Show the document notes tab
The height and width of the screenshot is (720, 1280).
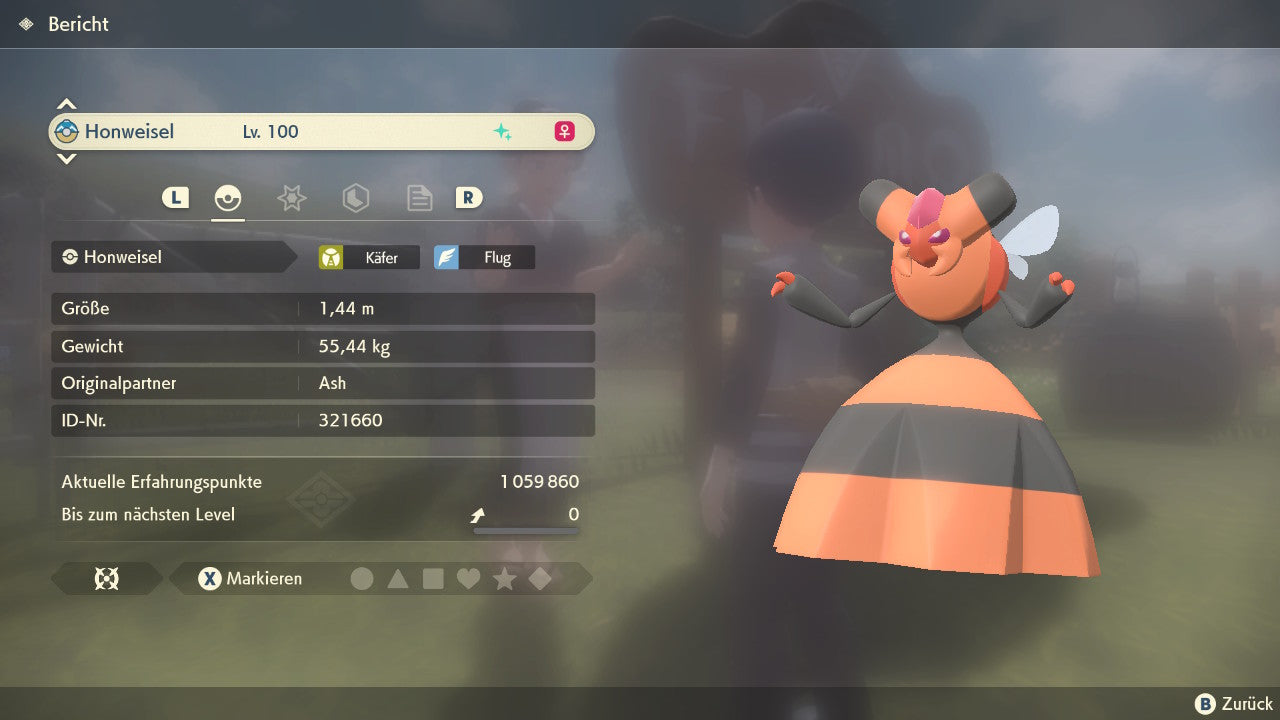(x=419, y=198)
